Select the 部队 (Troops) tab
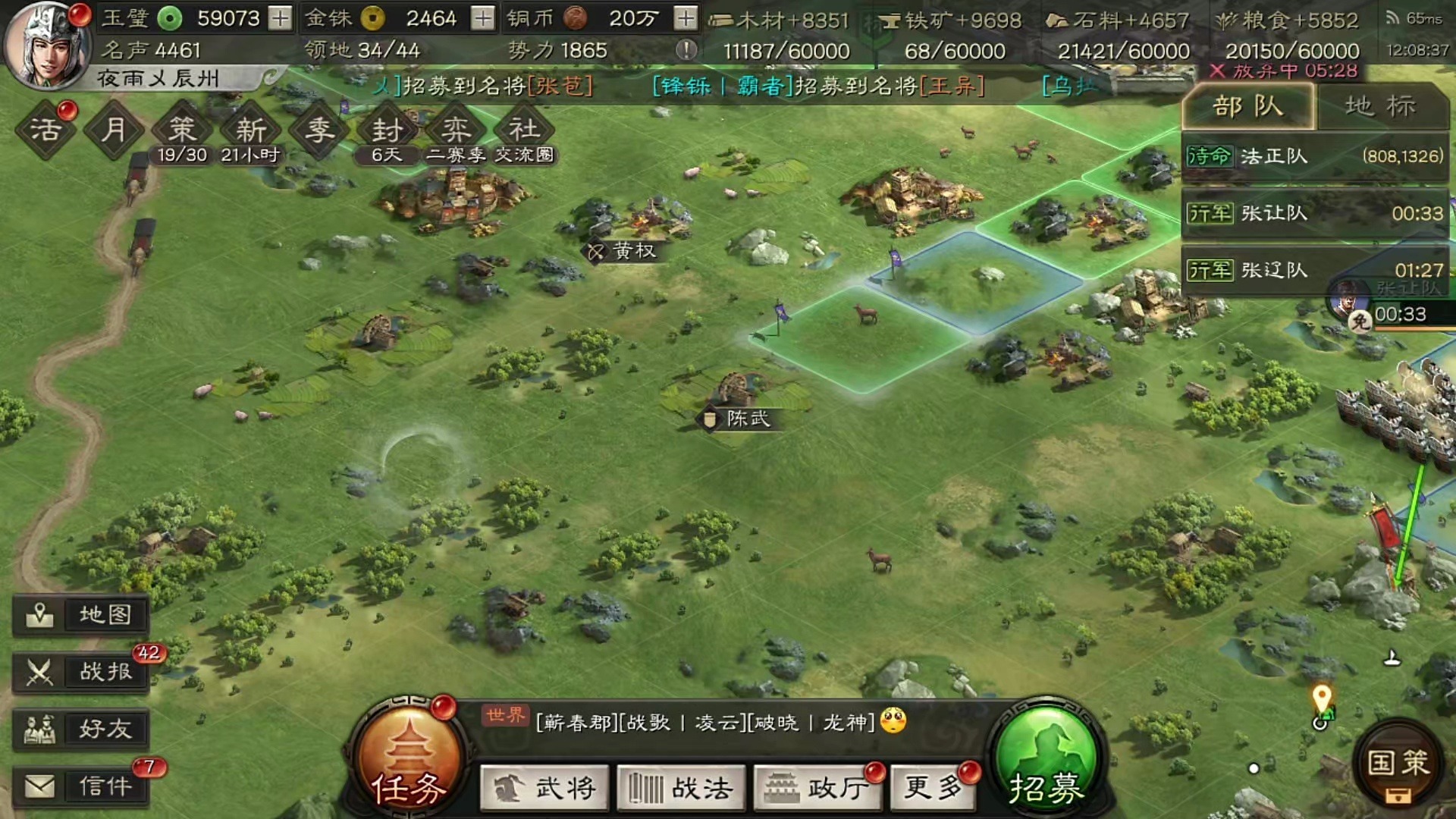Viewport: 1456px width, 819px height. pyautogui.click(x=1247, y=106)
